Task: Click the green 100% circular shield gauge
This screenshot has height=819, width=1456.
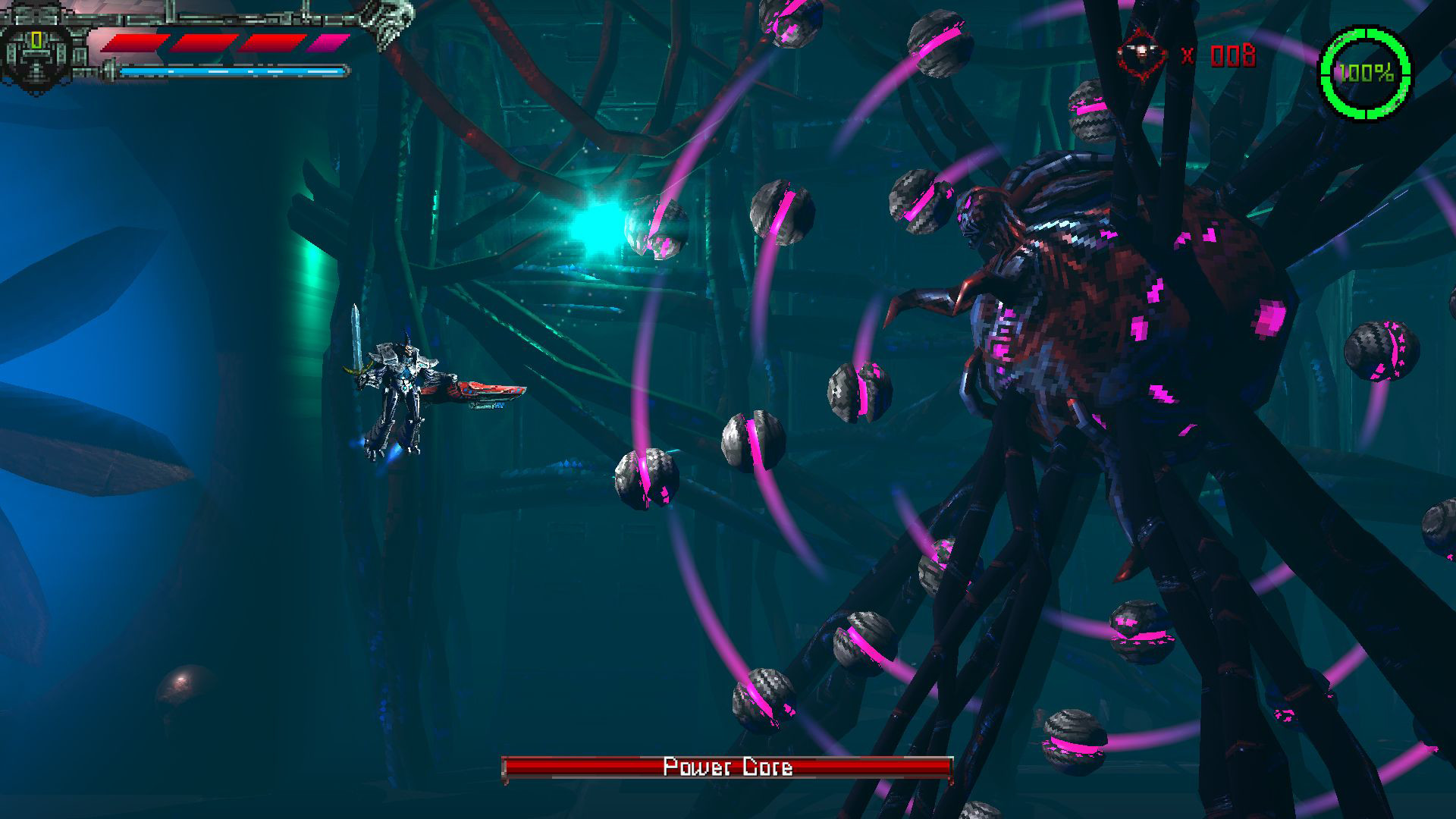Action: [1365, 72]
